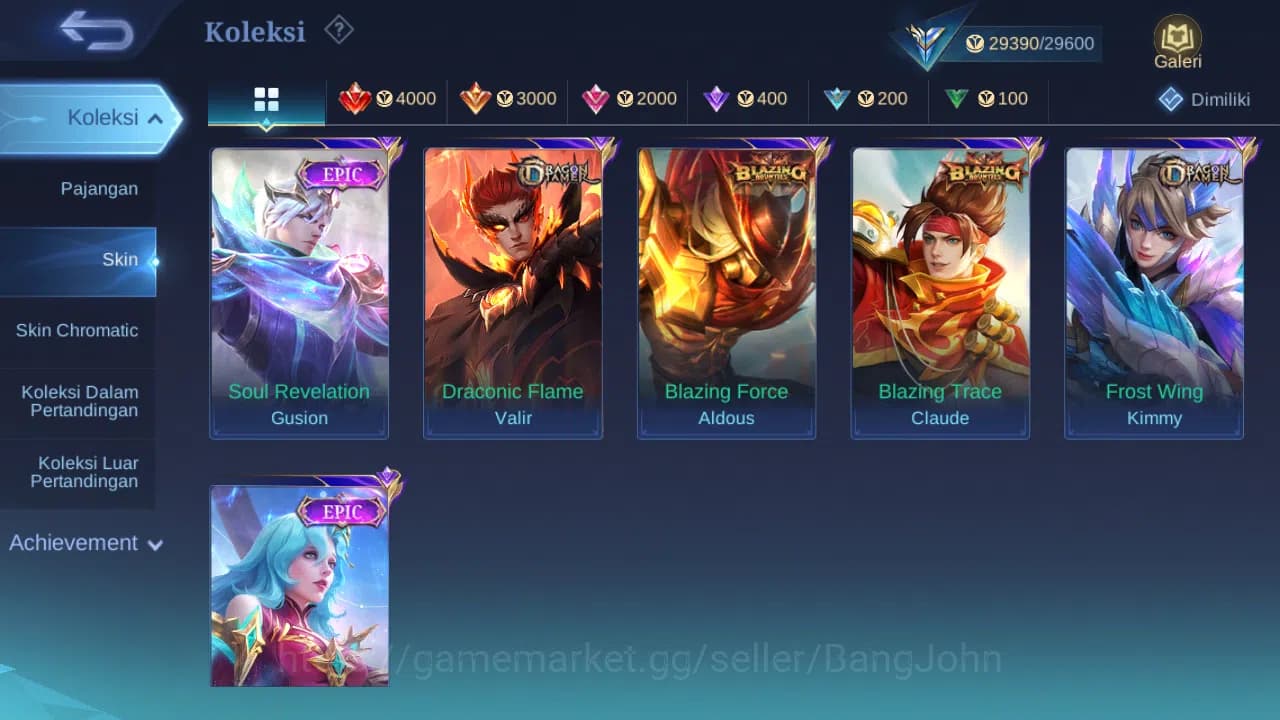Expand the Achievement section
Image resolution: width=1280 pixels, height=720 pixels.
(x=85, y=543)
